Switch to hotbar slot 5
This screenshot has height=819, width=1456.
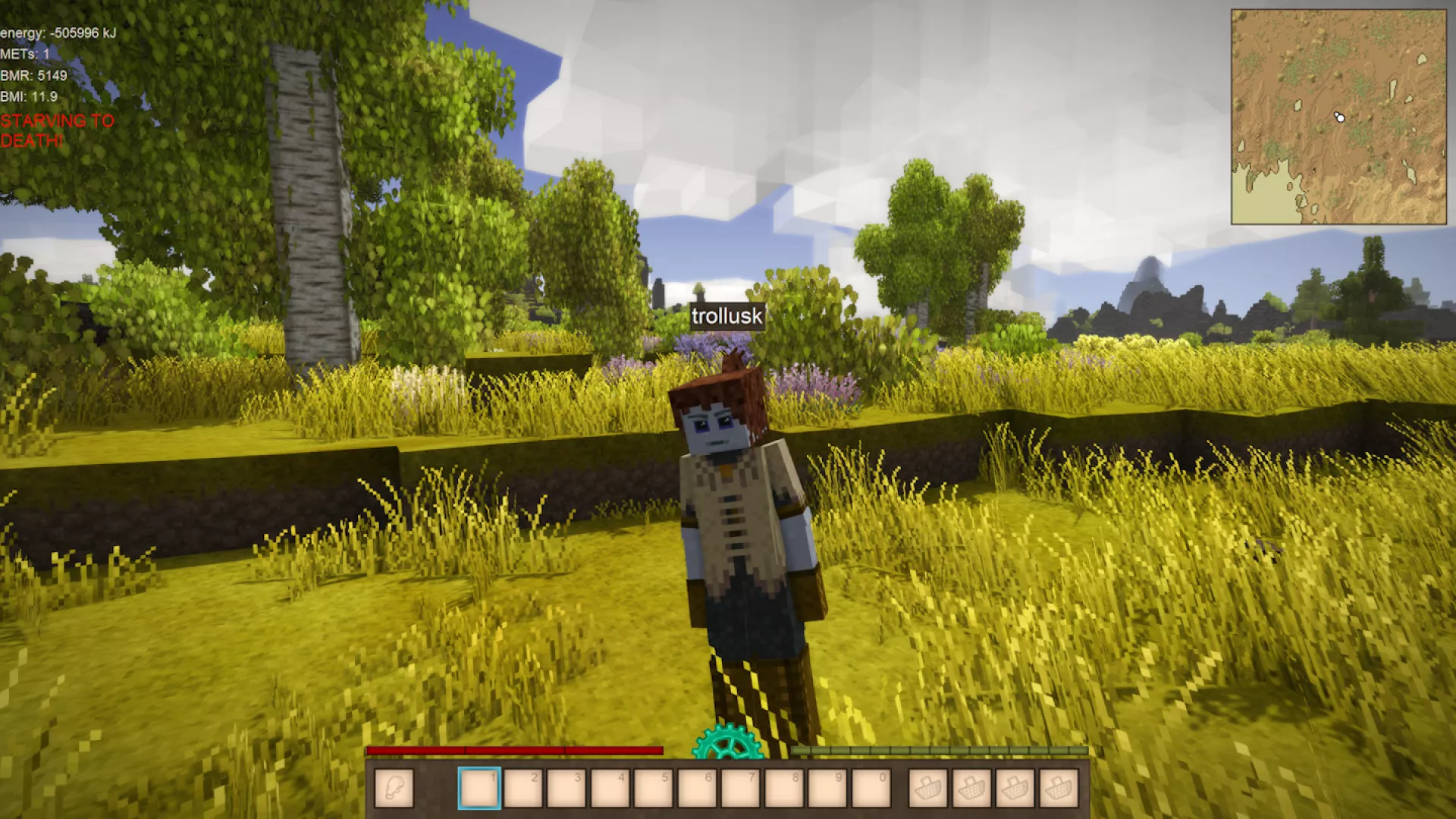click(653, 788)
